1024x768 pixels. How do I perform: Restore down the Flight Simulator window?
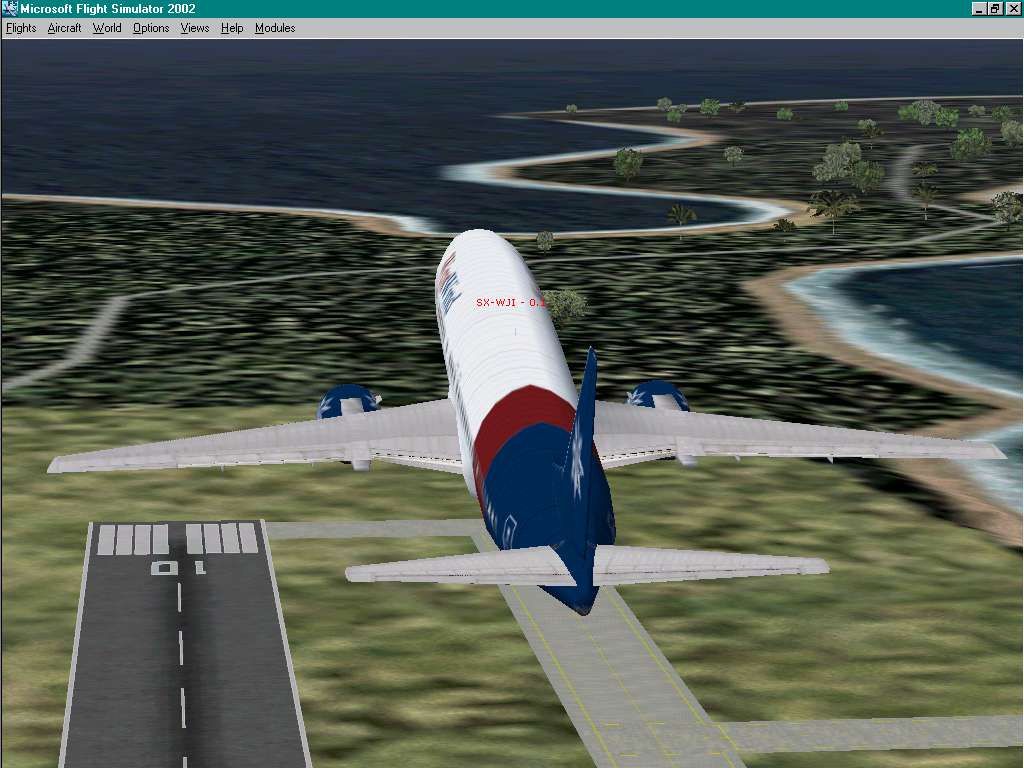point(995,9)
